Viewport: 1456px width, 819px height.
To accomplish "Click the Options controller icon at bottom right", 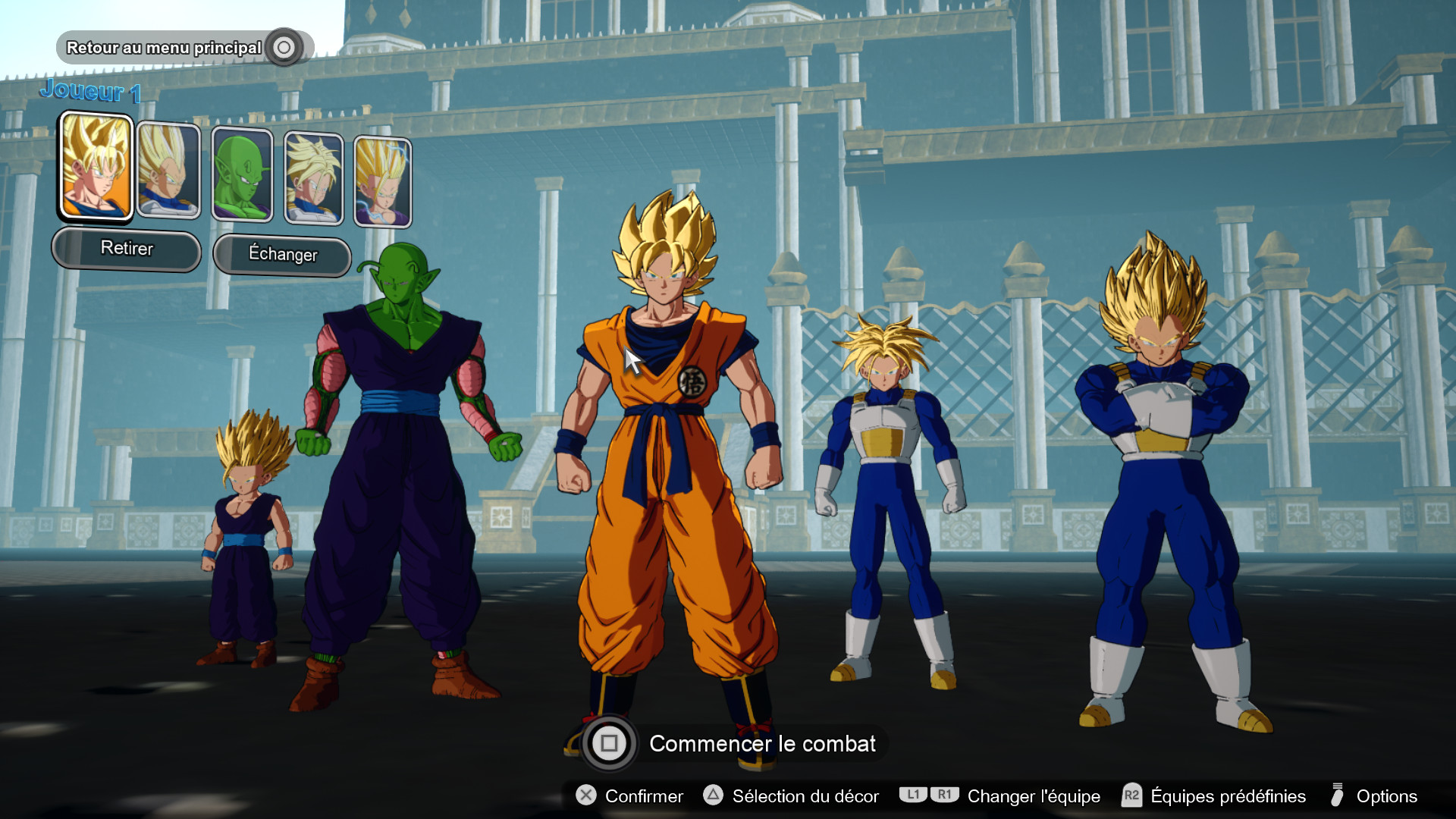I will (1338, 796).
